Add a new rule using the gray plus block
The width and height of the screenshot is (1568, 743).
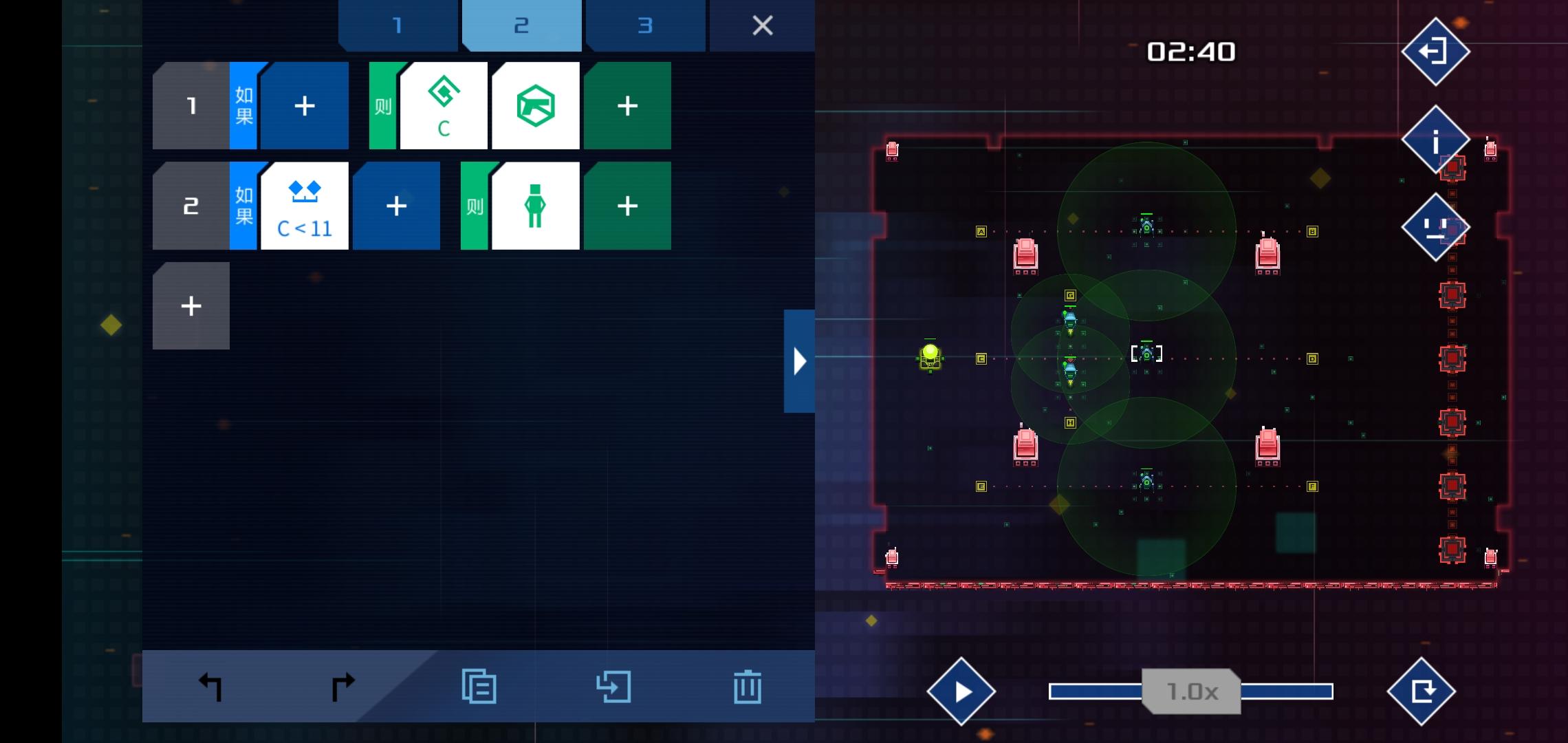(x=190, y=305)
